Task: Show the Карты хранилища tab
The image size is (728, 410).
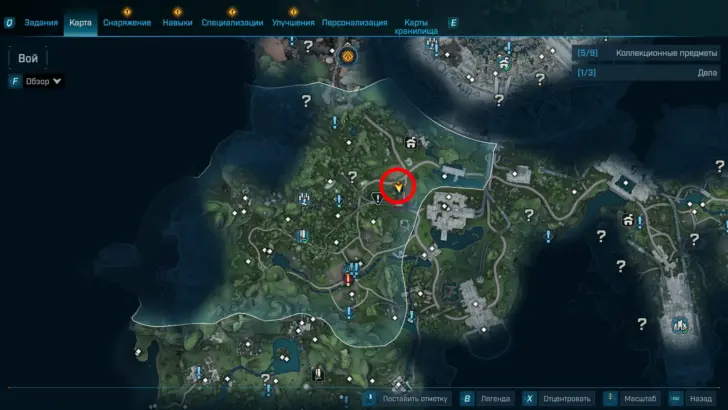Action: [x=419, y=25]
